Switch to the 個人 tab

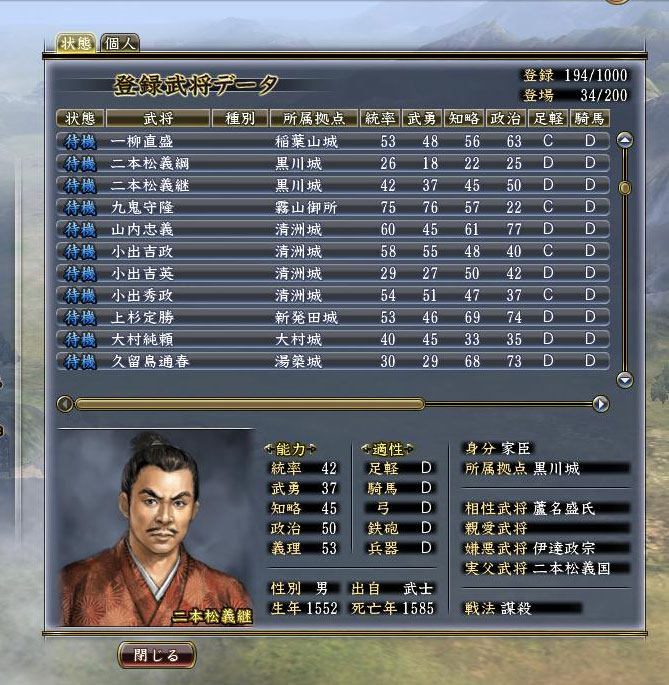(x=121, y=43)
